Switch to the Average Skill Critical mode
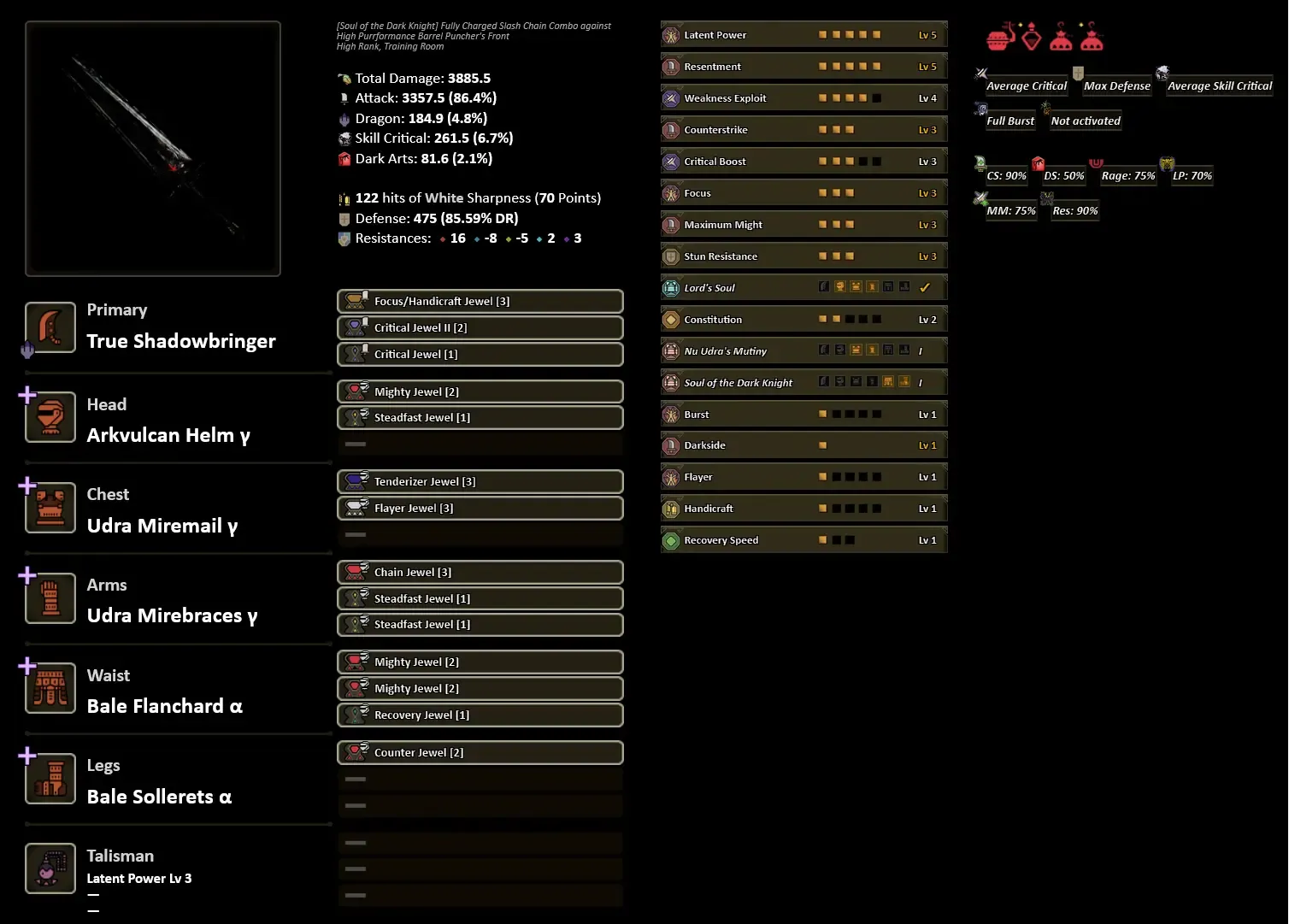Image resolution: width=1289 pixels, height=924 pixels. point(1218,85)
